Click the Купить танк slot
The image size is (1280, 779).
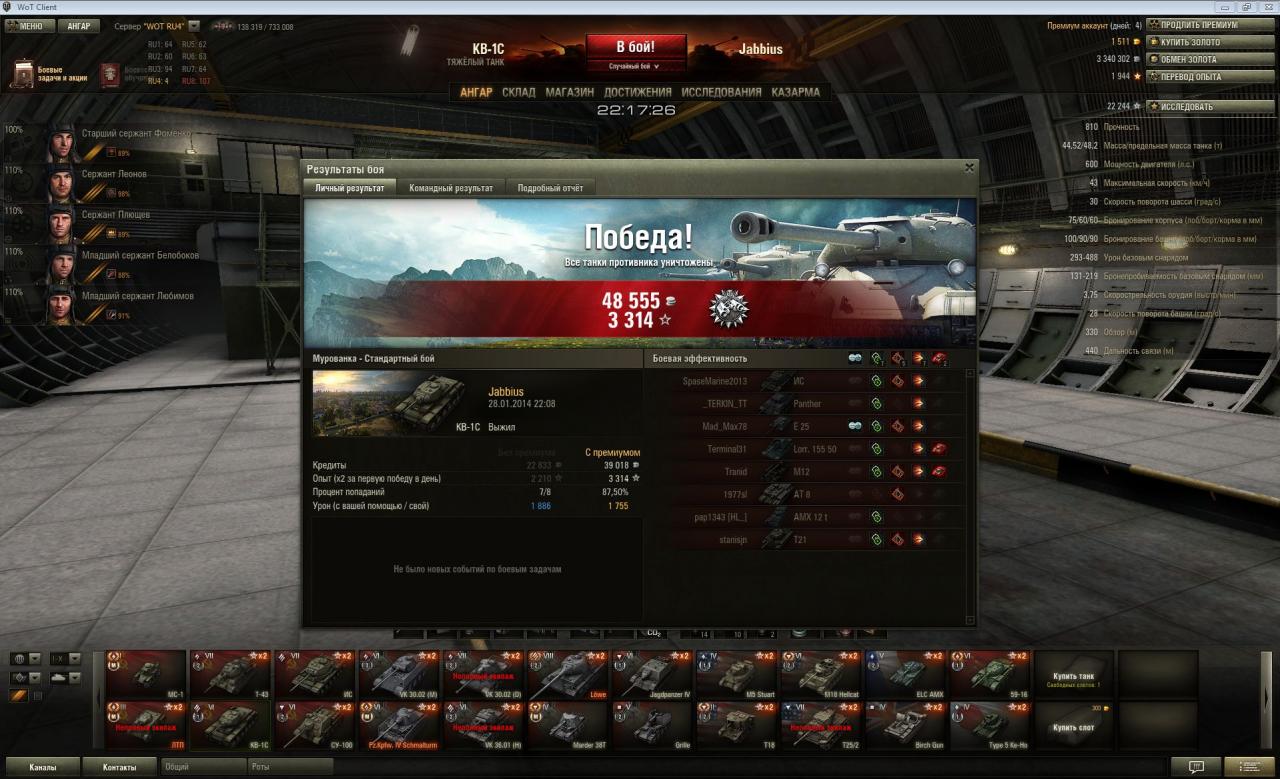click(1074, 675)
